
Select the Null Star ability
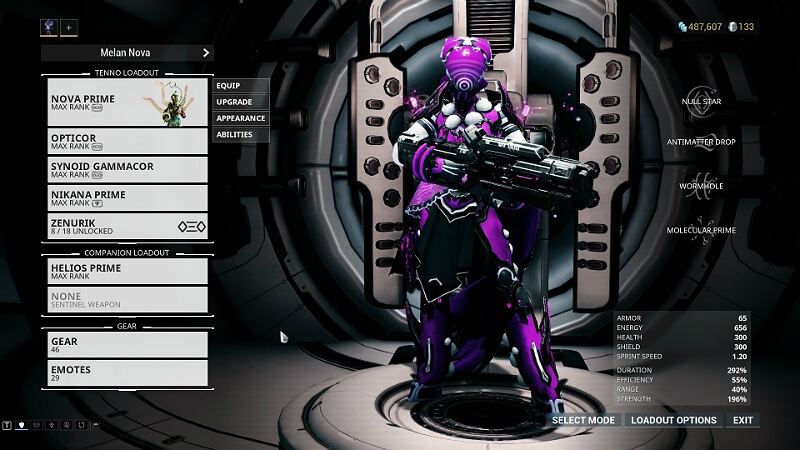coord(700,101)
